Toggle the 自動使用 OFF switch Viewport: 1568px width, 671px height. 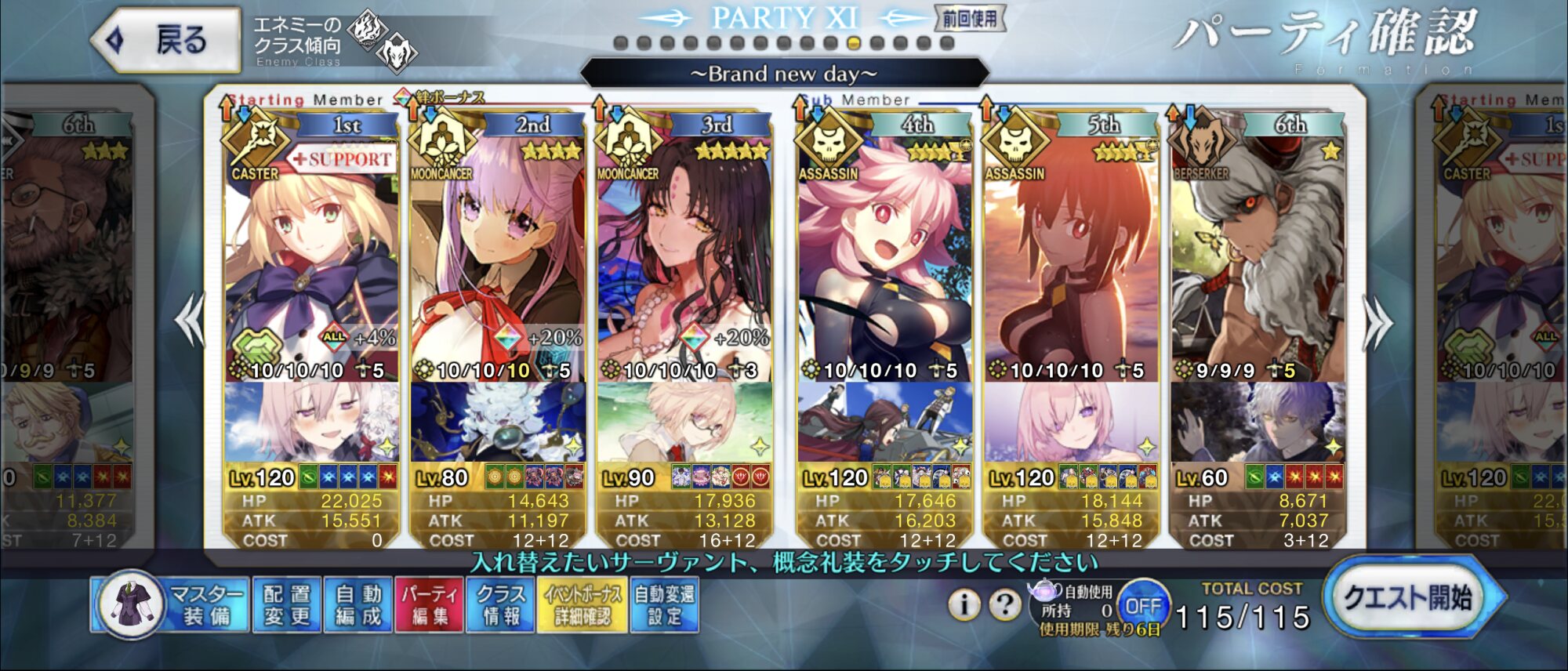[1142, 606]
